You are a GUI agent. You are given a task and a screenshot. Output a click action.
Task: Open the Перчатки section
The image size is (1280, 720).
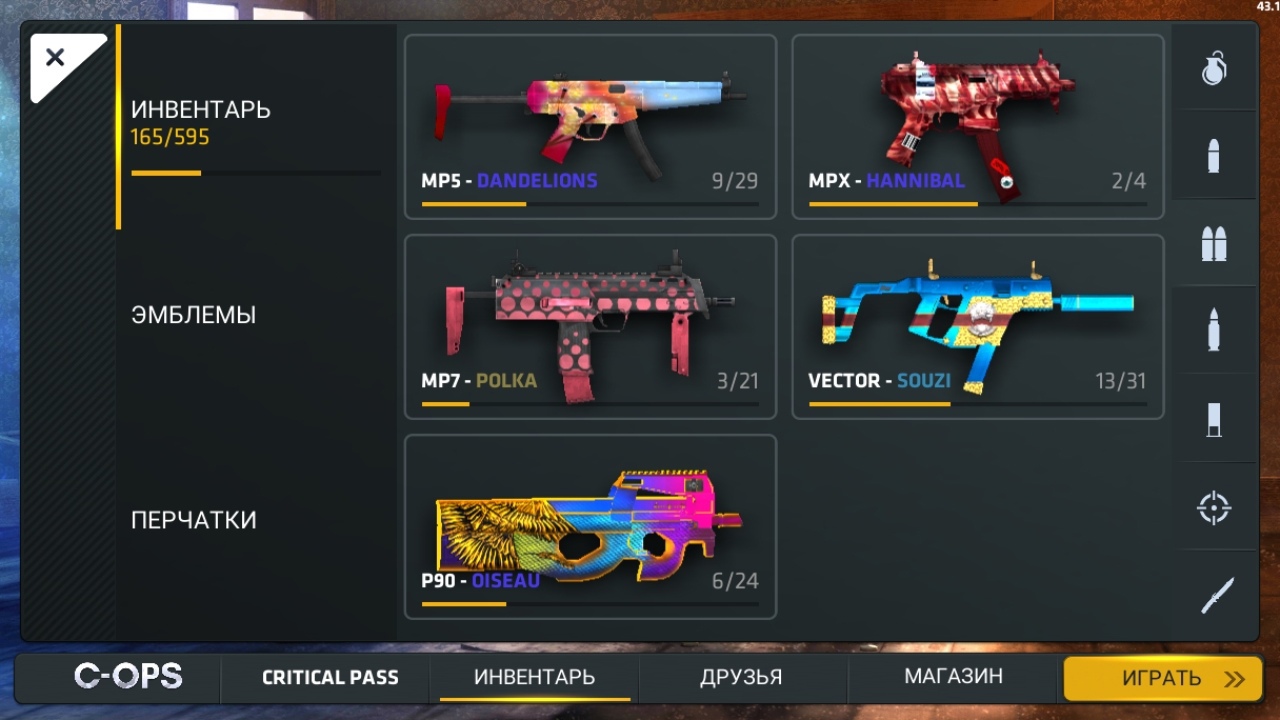coord(194,520)
